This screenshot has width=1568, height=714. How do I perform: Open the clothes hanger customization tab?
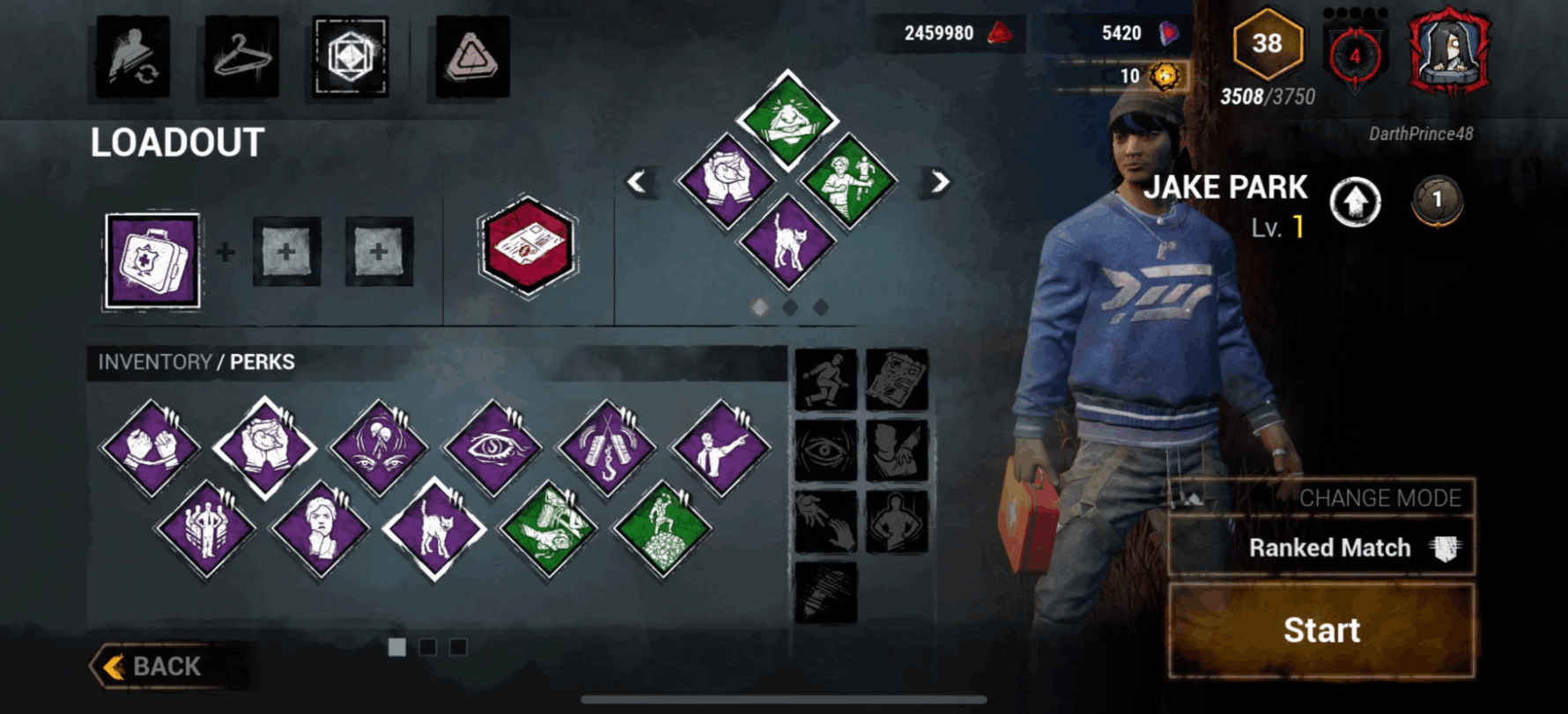[241, 57]
